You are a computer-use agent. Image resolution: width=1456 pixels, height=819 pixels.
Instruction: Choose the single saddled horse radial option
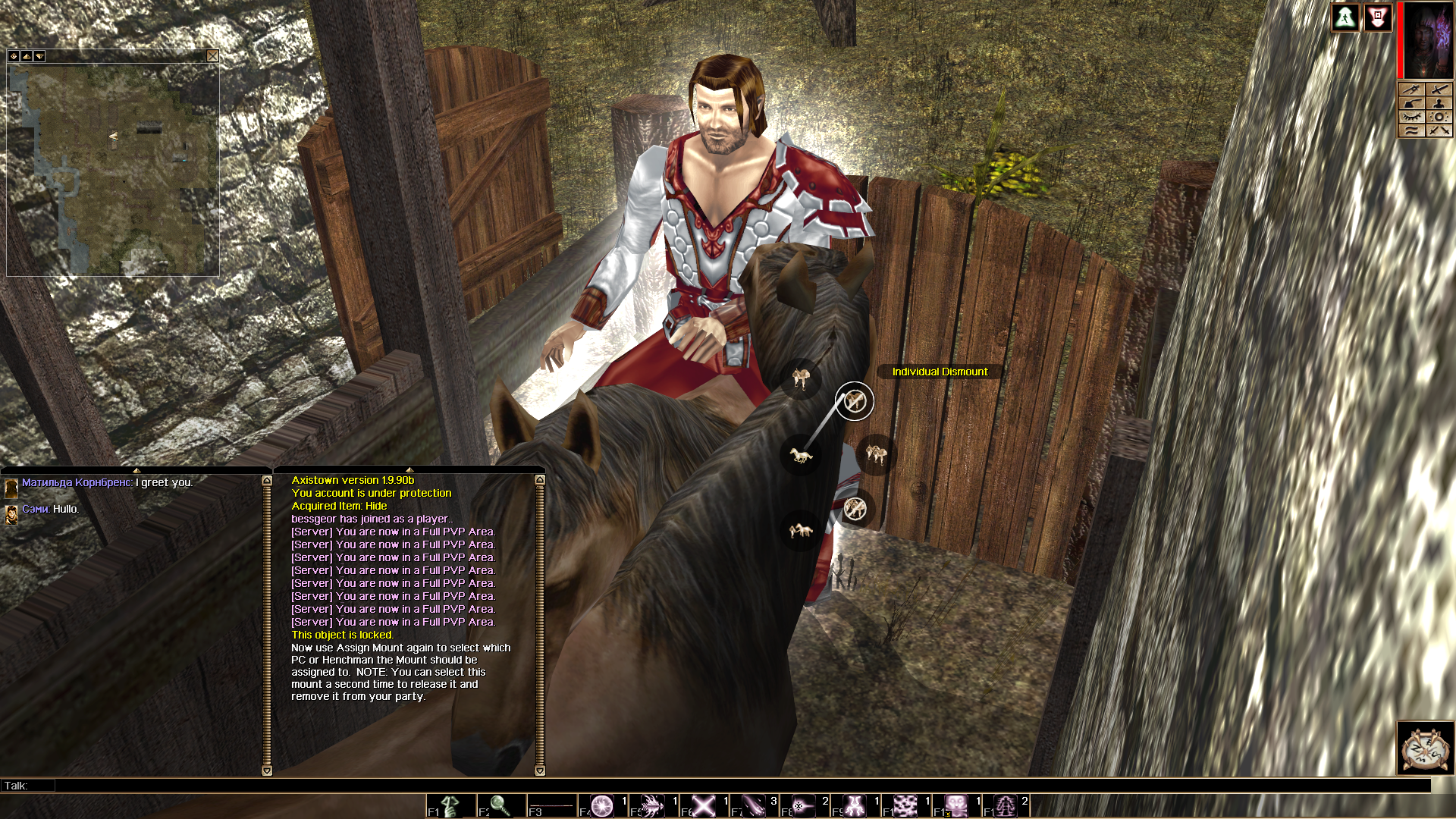800,377
